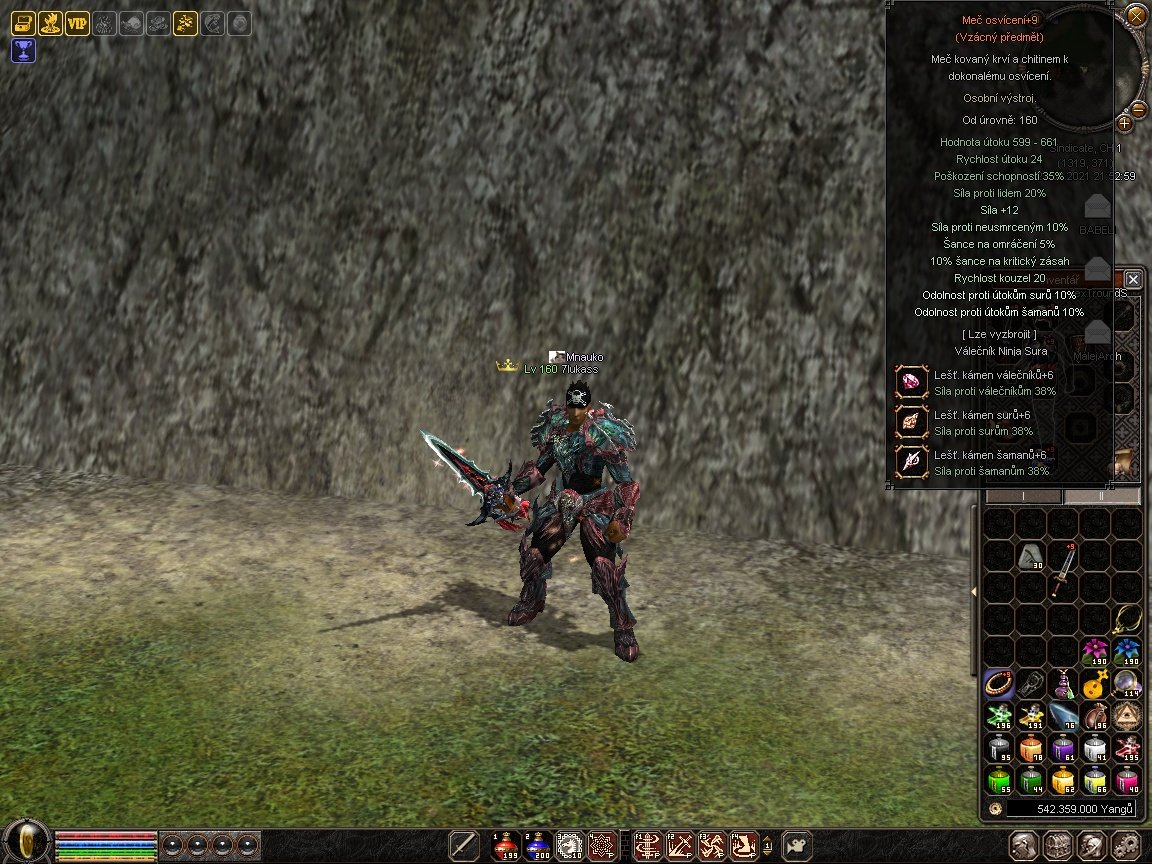Zoom out the minimap with the minus button

click(1138, 107)
